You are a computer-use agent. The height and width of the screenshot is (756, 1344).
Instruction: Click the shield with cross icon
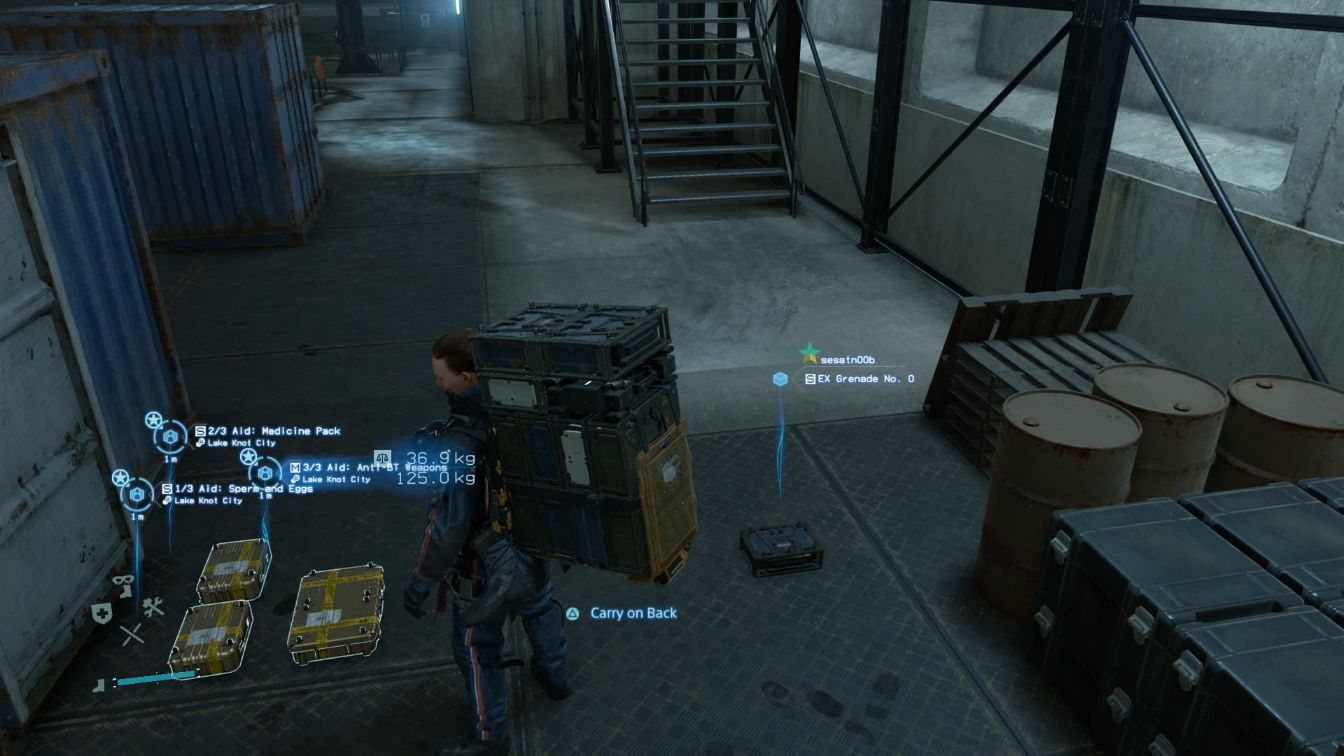pyautogui.click(x=101, y=613)
